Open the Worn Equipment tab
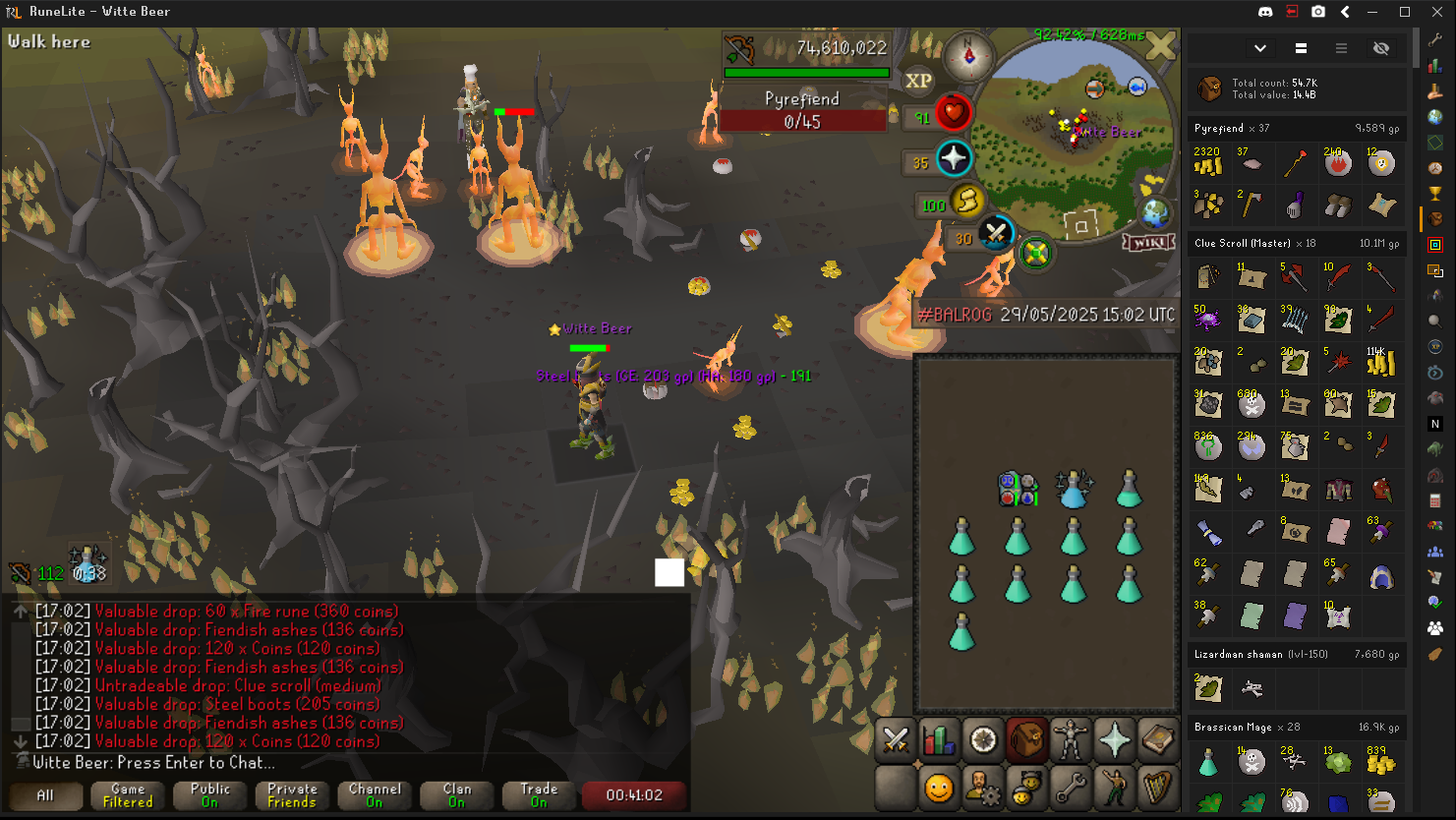1456x820 pixels. [1071, 740]
